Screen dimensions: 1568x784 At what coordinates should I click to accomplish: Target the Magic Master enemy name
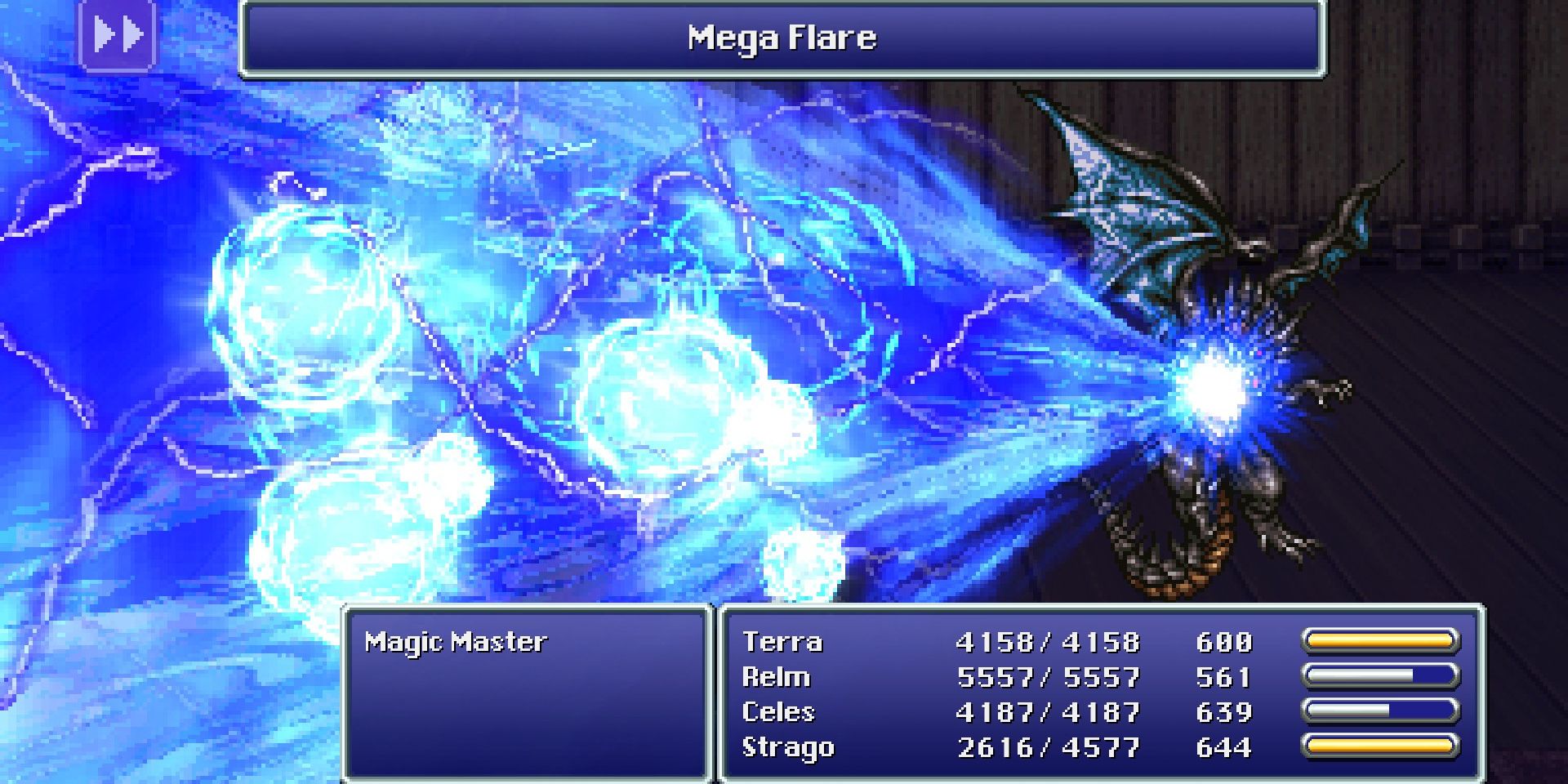pyautogui.click(x=455, y=642)
